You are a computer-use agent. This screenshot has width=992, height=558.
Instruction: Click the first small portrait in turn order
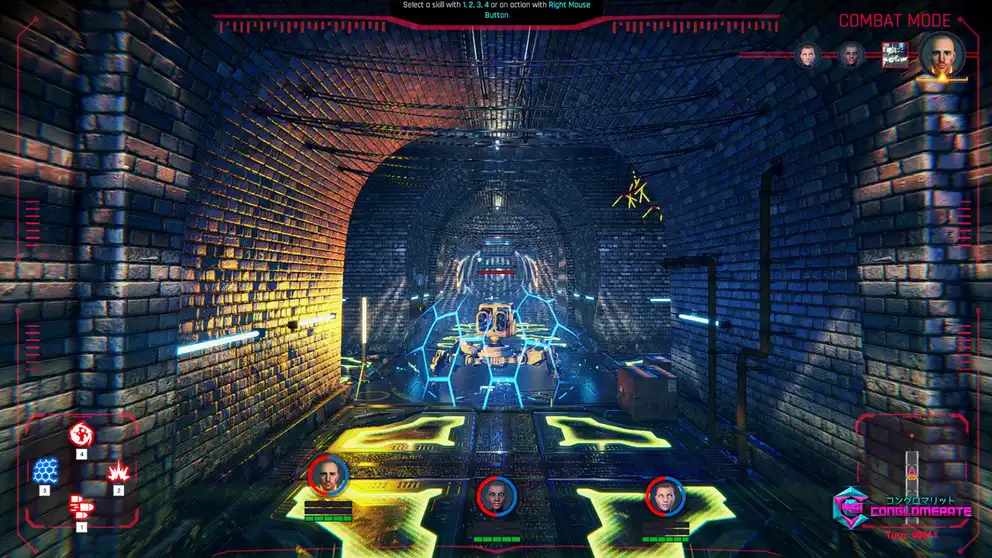(808, 55)
